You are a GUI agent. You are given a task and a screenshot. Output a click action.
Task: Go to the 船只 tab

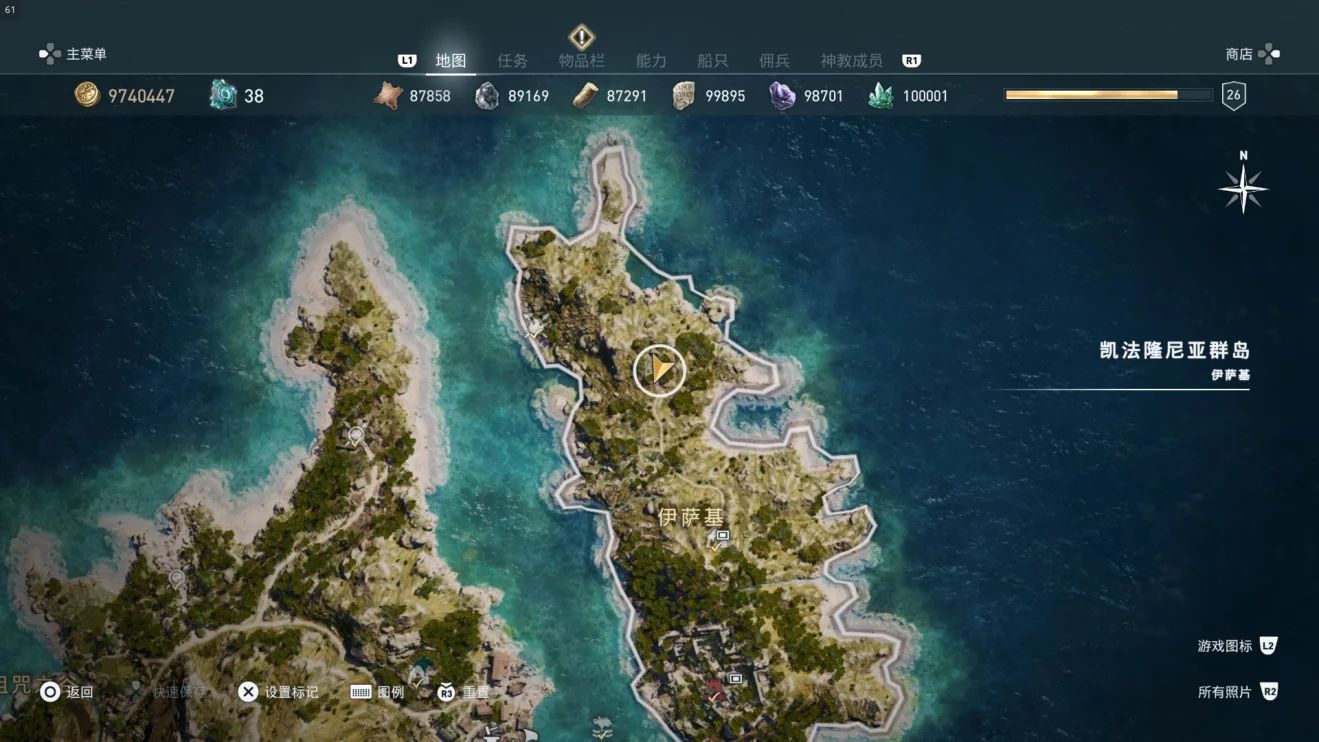click(712, 61)
